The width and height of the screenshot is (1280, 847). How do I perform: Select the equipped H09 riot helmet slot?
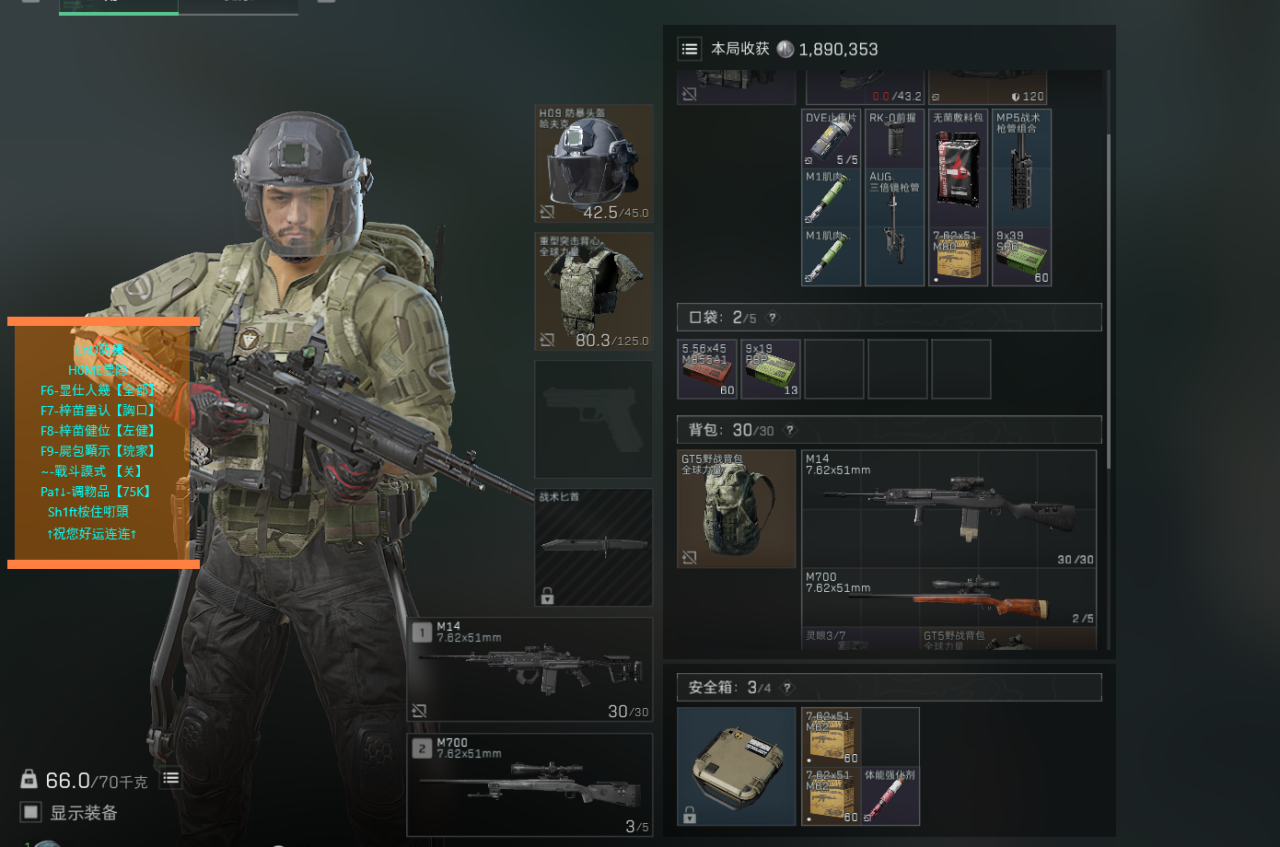594,163
